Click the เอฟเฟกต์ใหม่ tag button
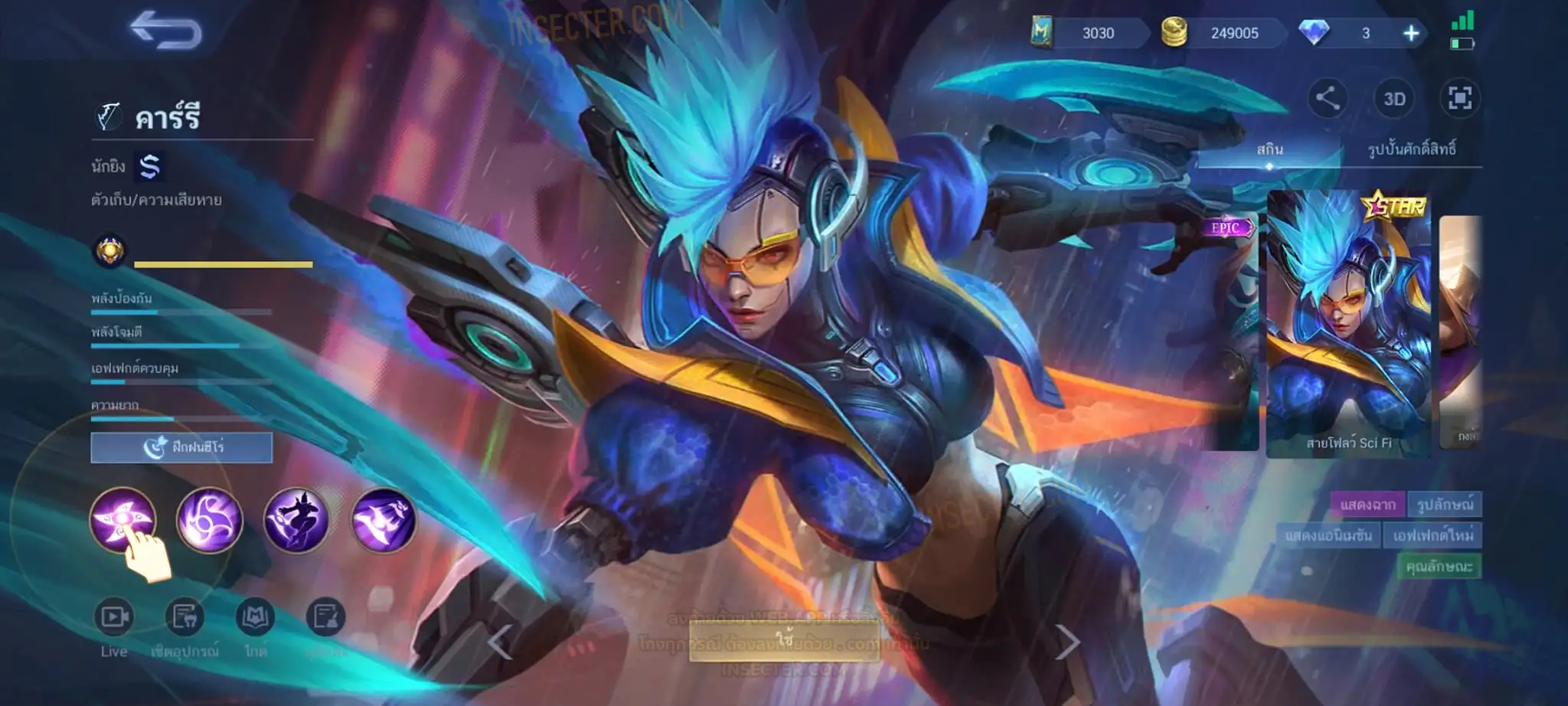Image resolution: width=1568 pixels, height=706 pixels. coord(1432,535)
